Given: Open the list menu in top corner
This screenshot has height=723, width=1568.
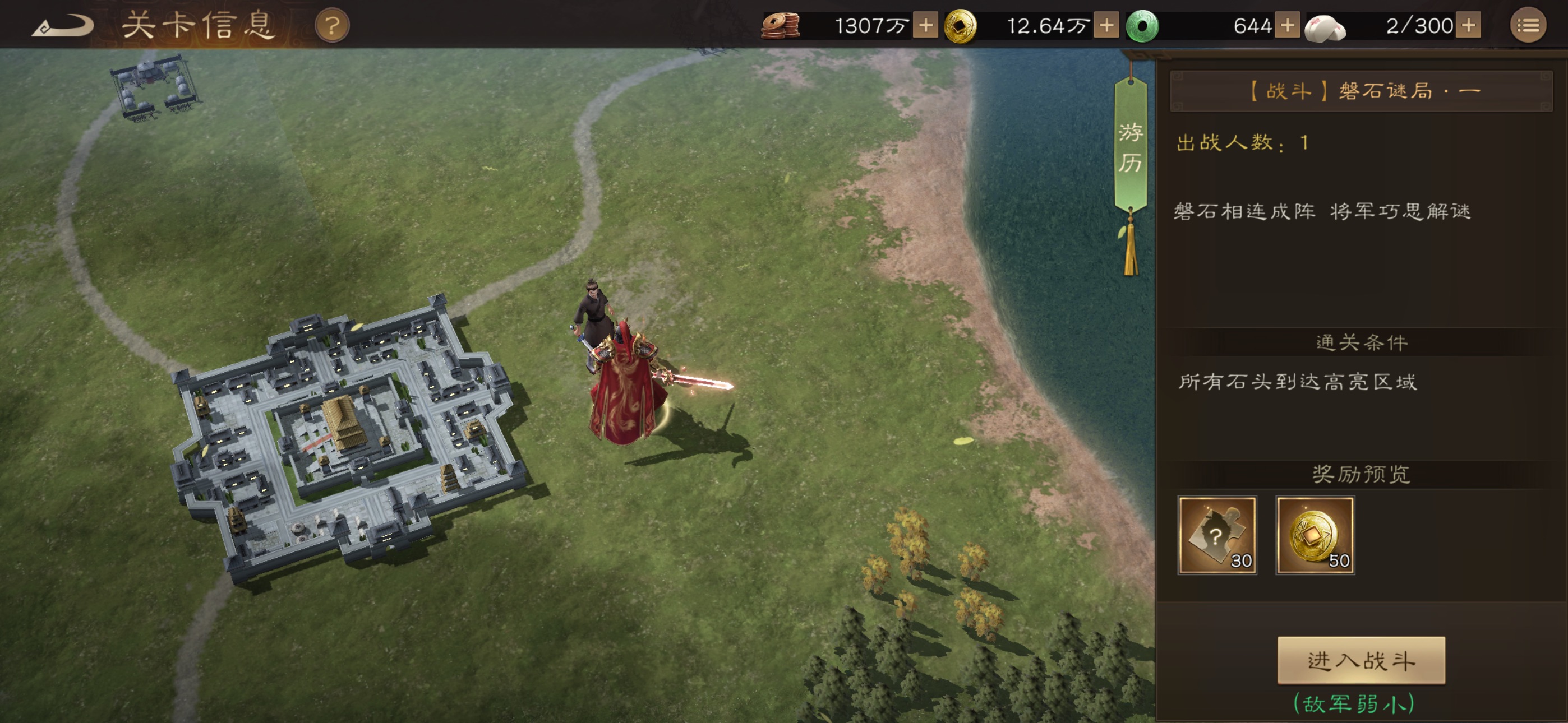Looking at the screenshot, I should click(1527, 26).
